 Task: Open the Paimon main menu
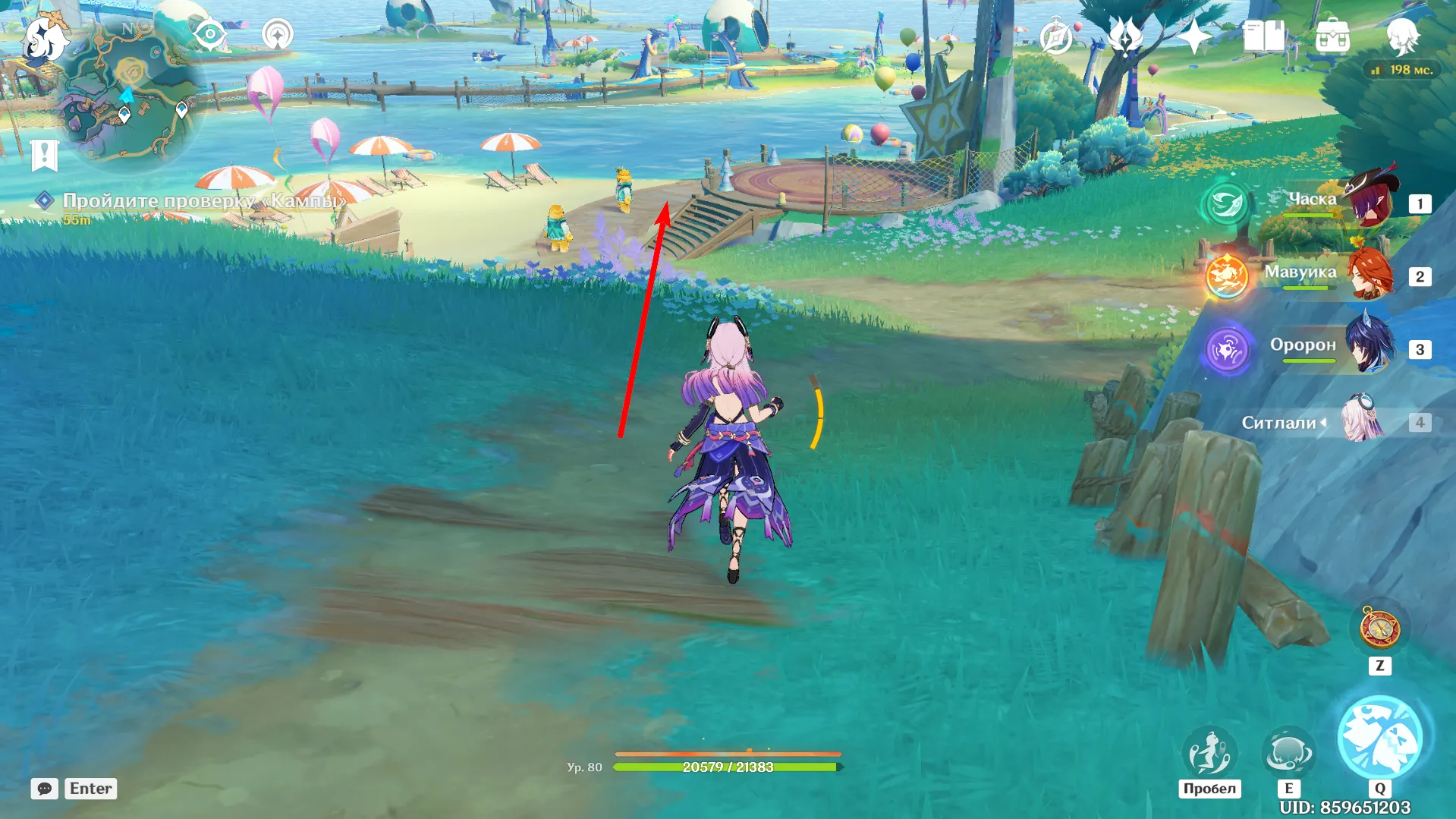[x=44, y=38]
